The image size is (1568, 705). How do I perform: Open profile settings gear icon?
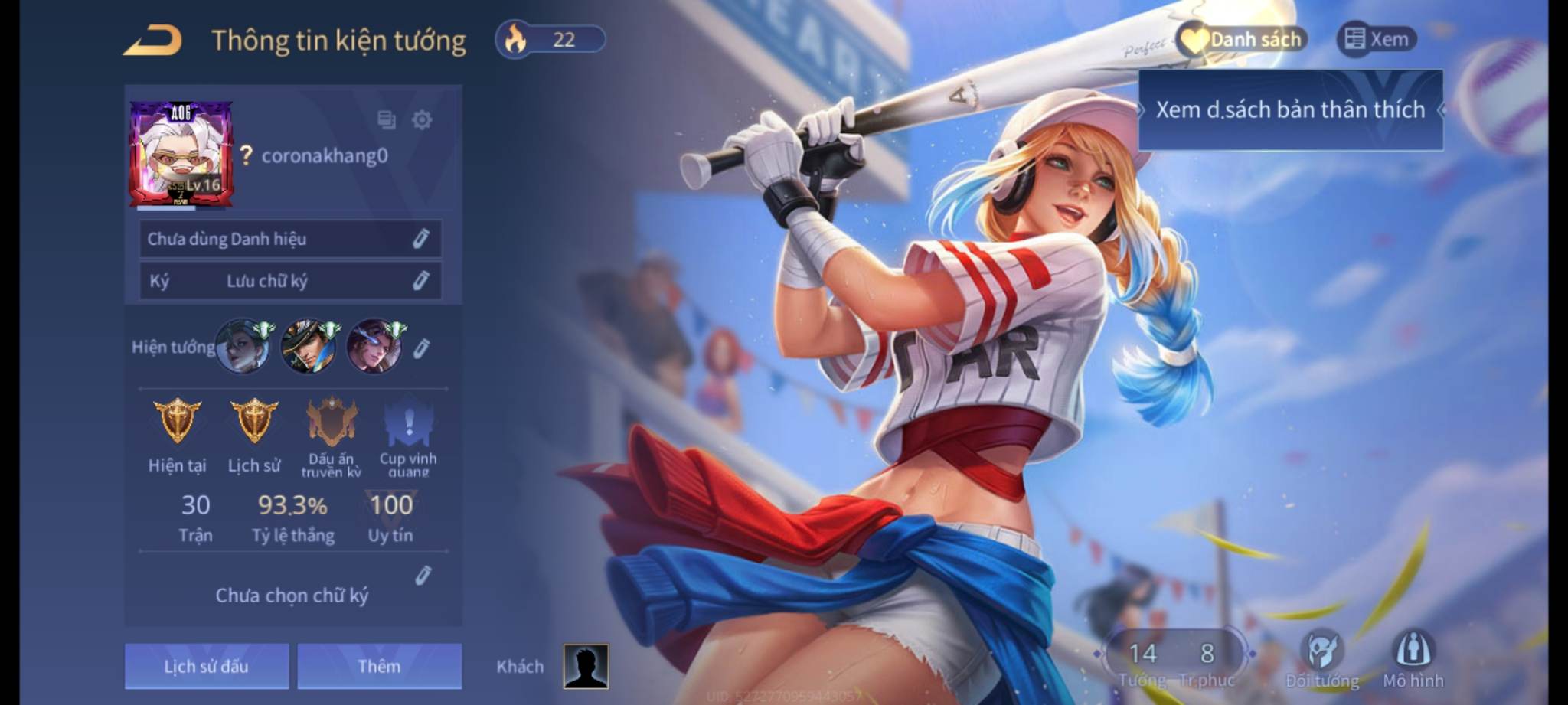pos(422,120)
